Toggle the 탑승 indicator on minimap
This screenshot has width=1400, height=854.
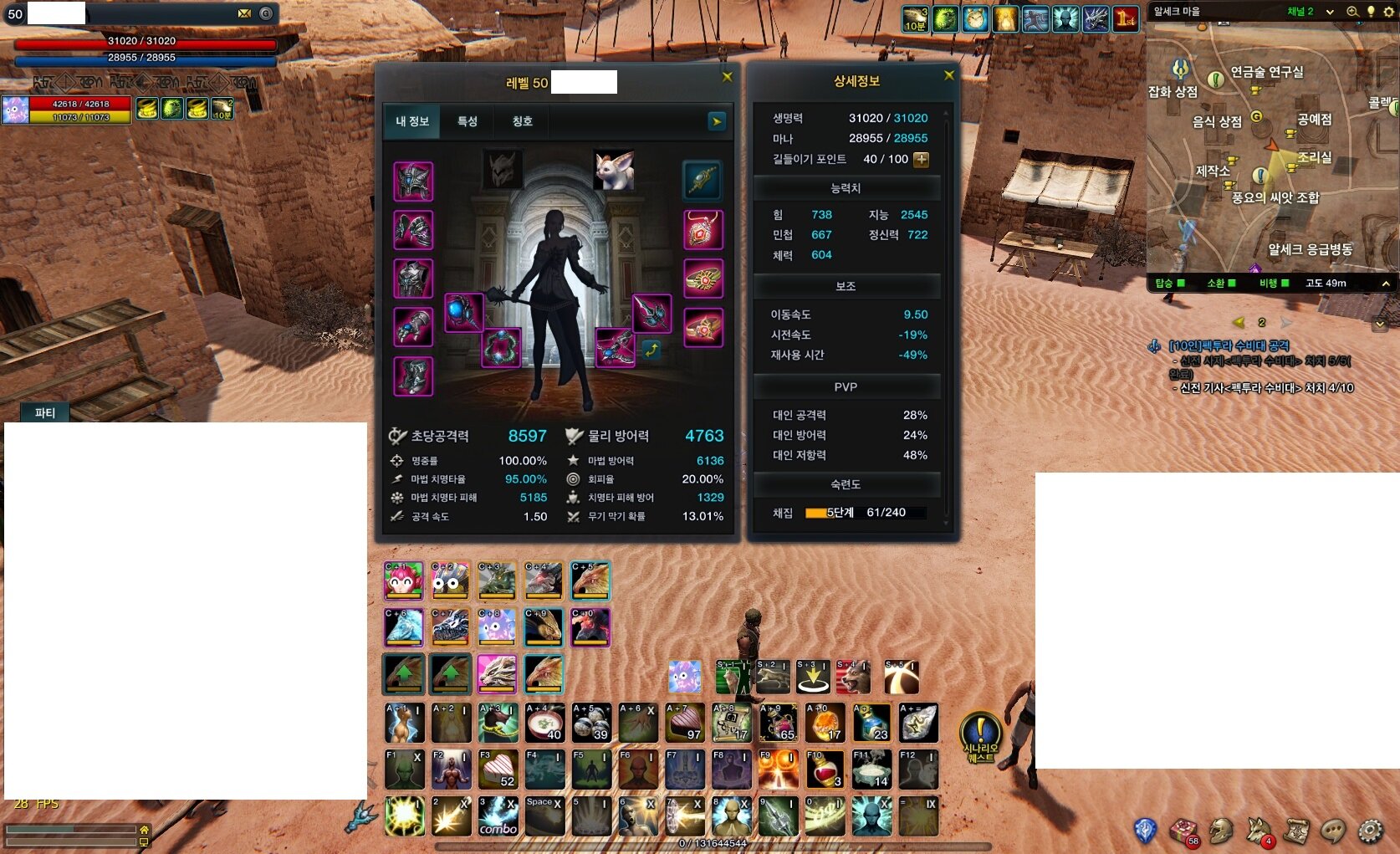pyautogui.click(x=1179, y=283)
